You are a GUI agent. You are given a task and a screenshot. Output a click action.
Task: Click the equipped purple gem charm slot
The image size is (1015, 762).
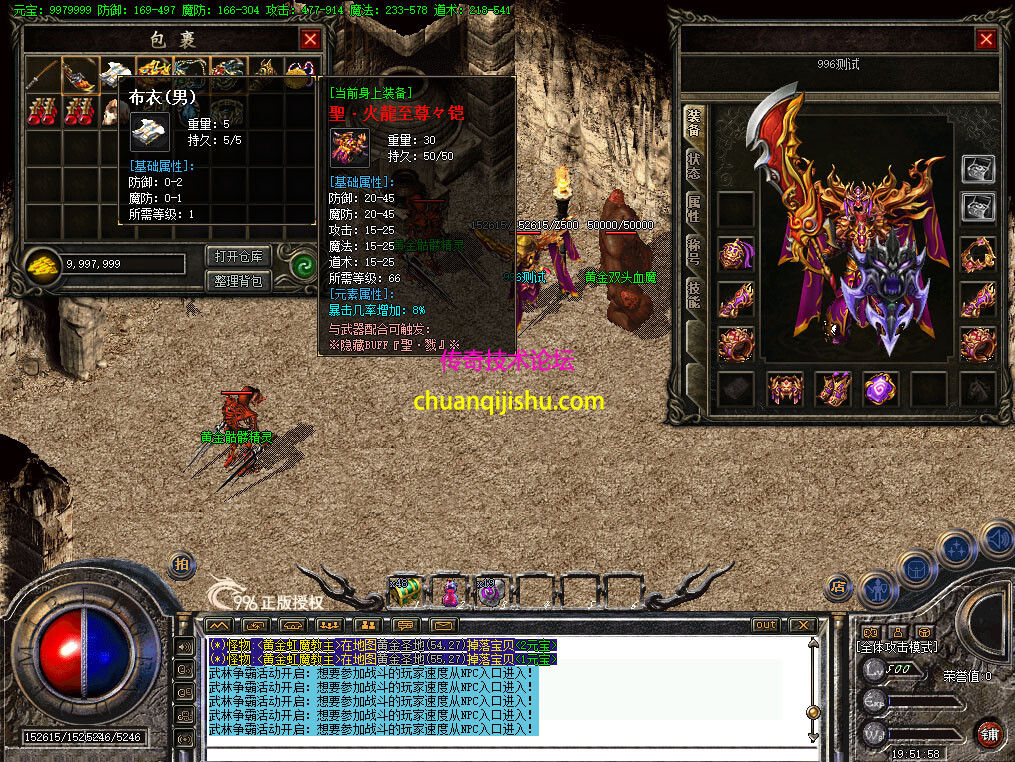tap(881, 389)
